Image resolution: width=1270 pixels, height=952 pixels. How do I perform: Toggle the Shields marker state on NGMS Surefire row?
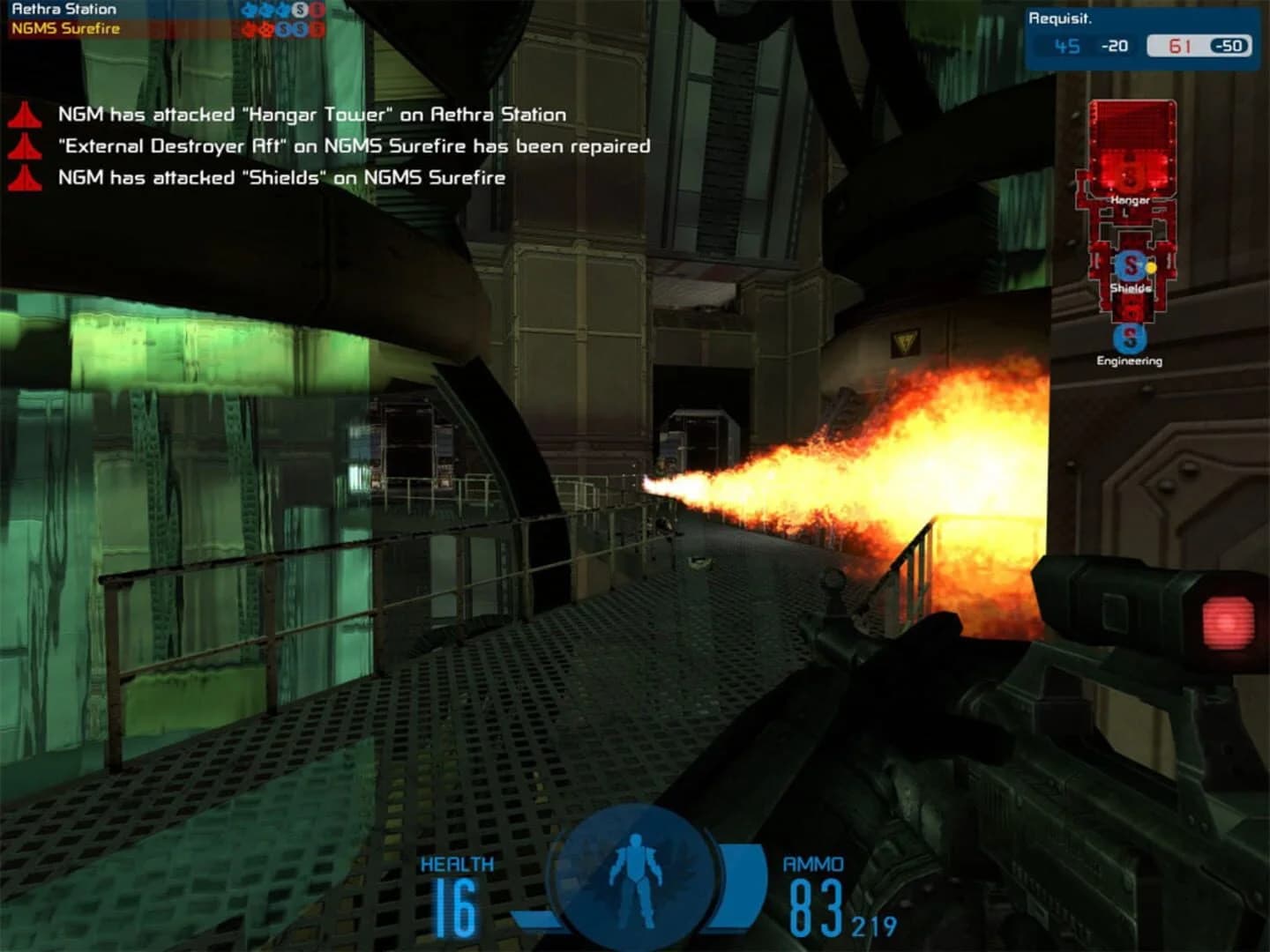[x=283, y=28]
